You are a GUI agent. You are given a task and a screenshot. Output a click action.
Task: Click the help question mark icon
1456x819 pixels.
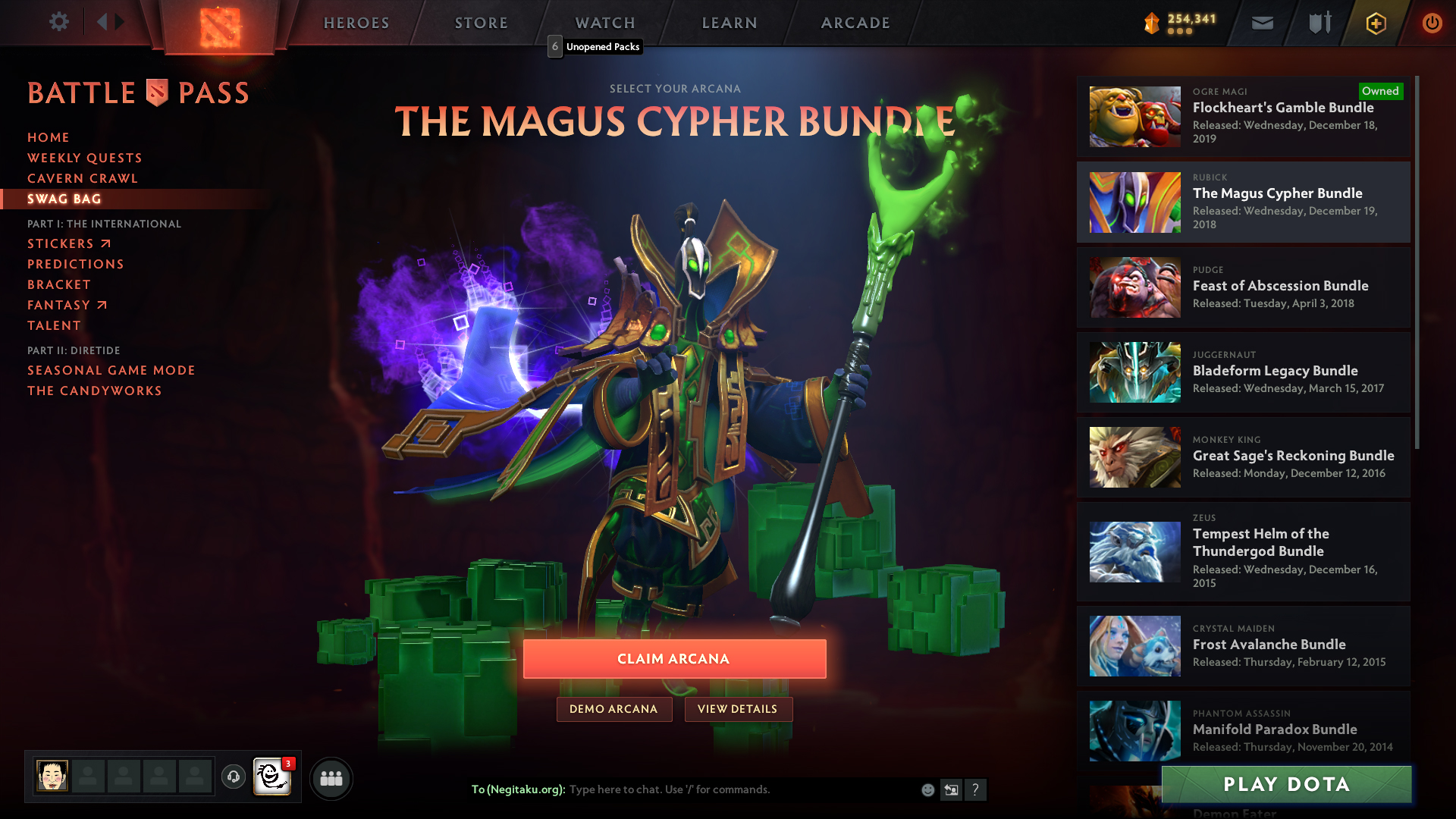(x=977, y=789)
